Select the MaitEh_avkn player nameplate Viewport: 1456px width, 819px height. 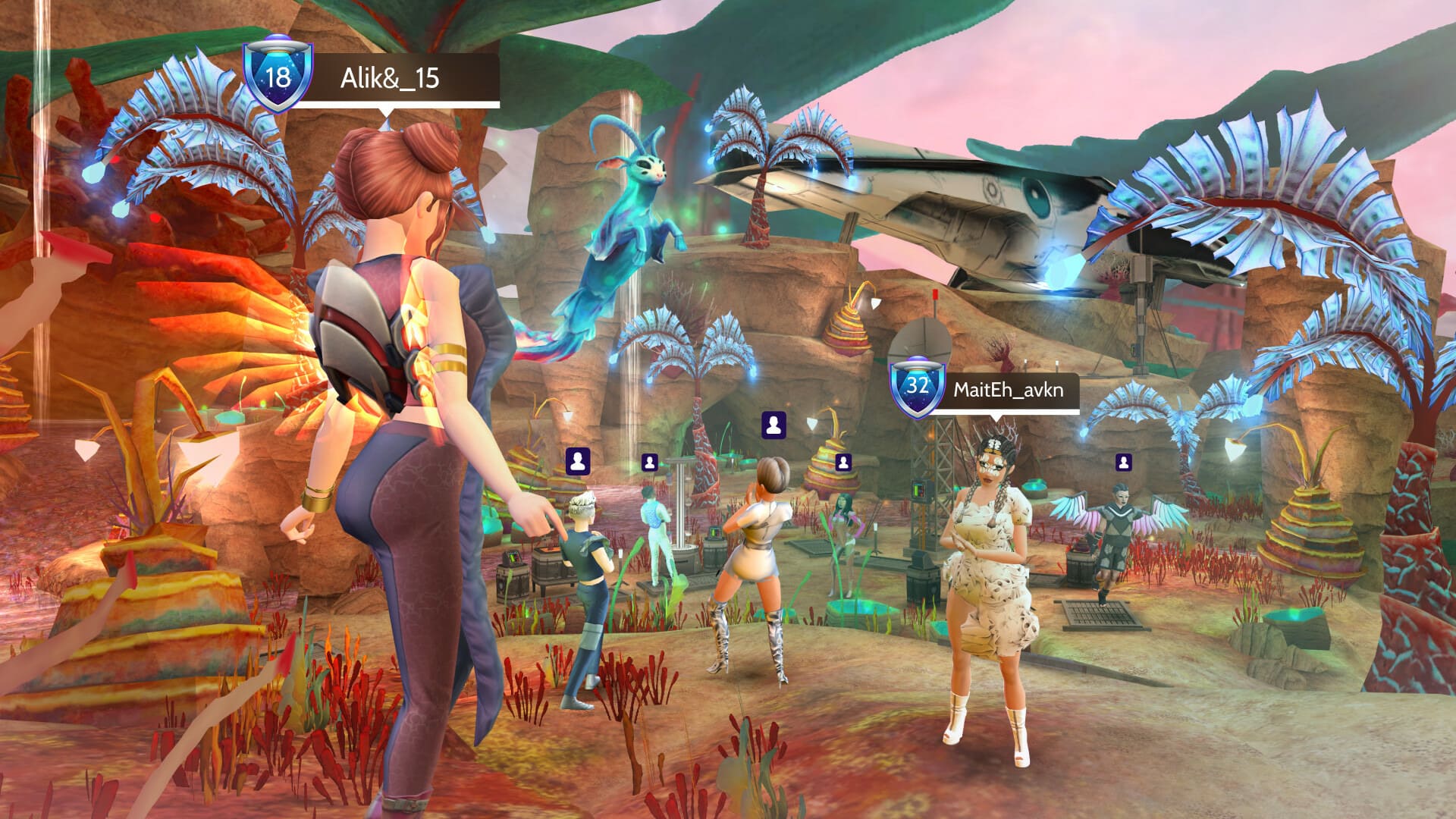(x=1008, y=391)
